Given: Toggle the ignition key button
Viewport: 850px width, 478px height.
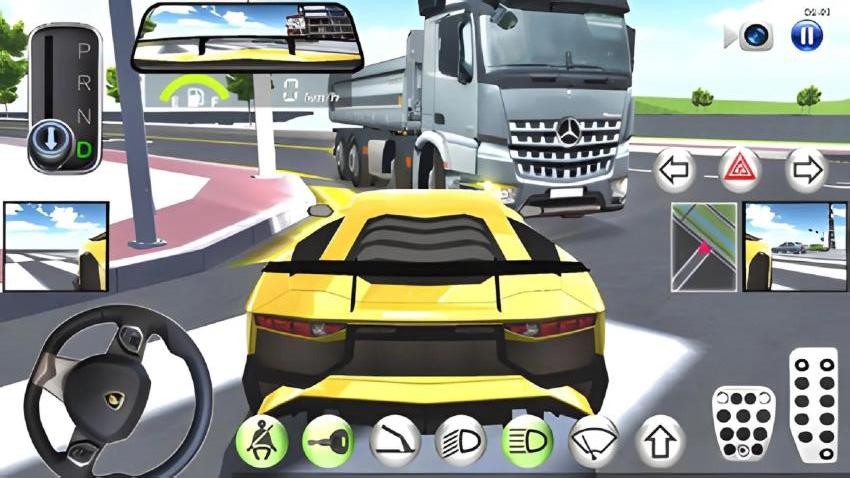Looking at the screenshot, I should coord(327,440).
